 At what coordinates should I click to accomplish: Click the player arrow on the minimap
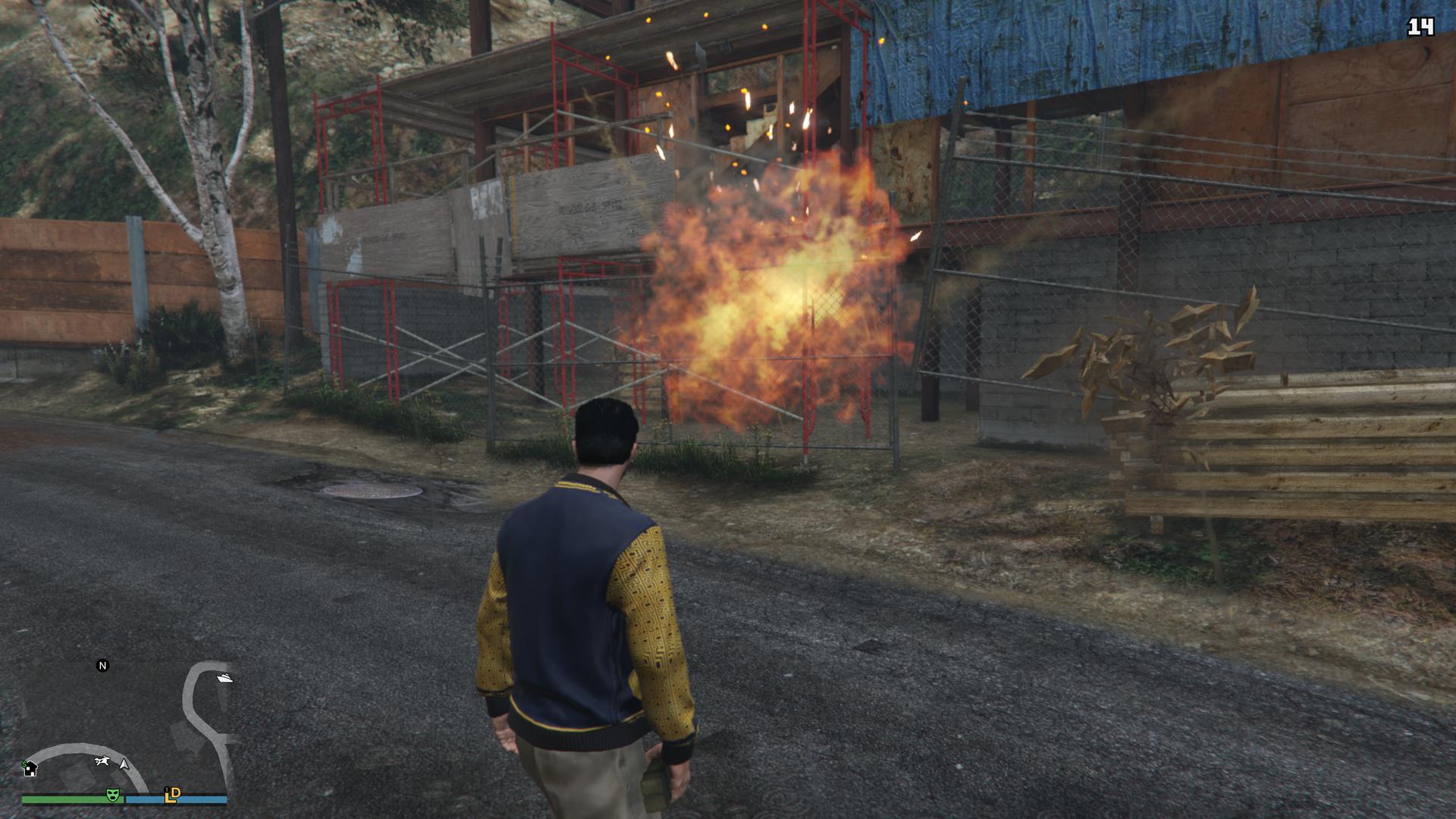pyautogui.click(x=124, y=764)
